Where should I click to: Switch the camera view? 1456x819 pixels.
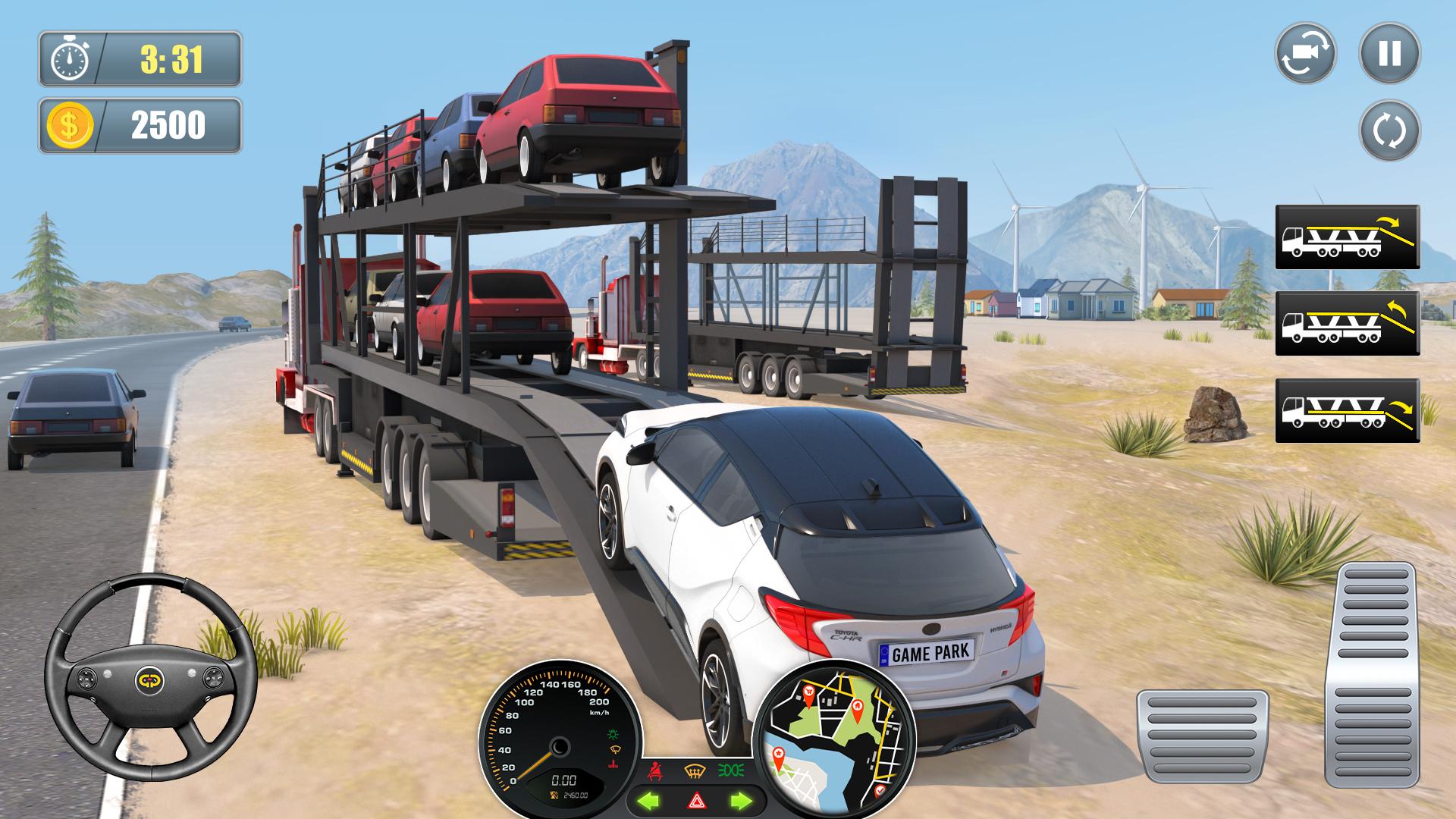coord(1305,53)
